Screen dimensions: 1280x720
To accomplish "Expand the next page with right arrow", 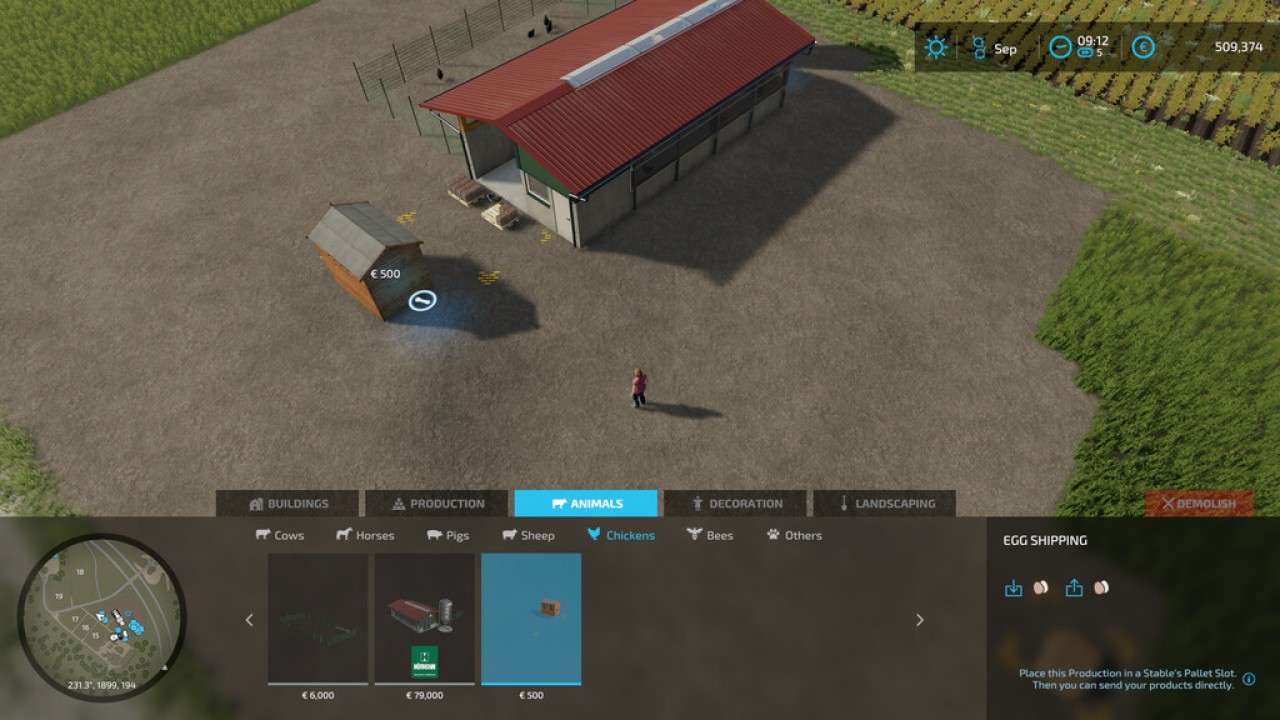I will (x=919, y=620).
